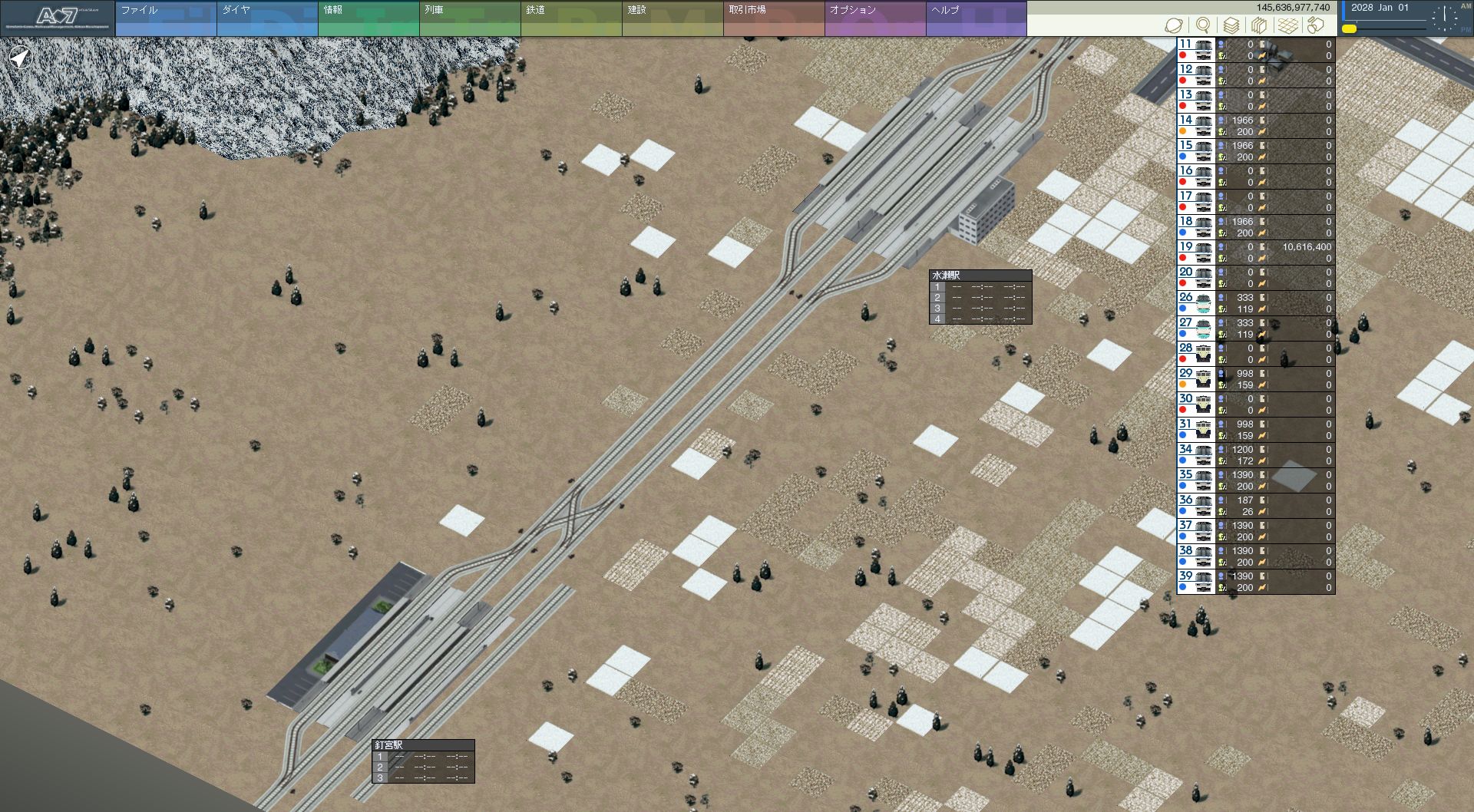Screen dimensions: 1474x812
Task: Click the planet globe view icon
Action: tap(1173, 25)
